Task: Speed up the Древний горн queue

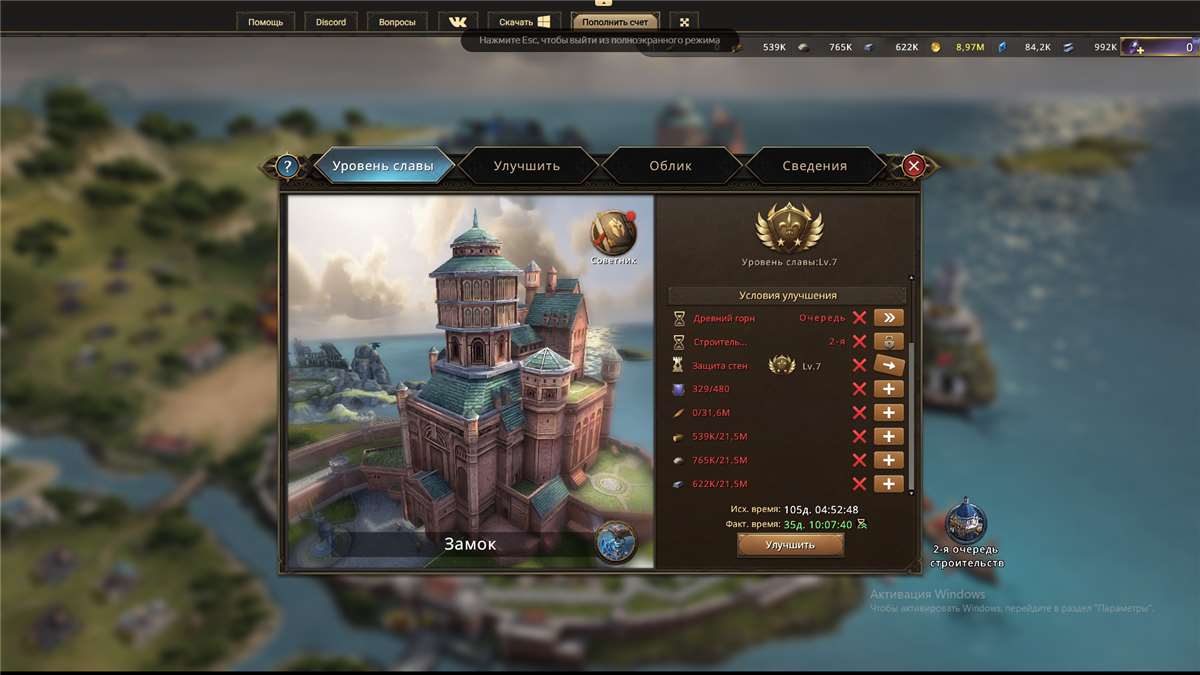Action: pyautogui.click(x=888, y=318)
